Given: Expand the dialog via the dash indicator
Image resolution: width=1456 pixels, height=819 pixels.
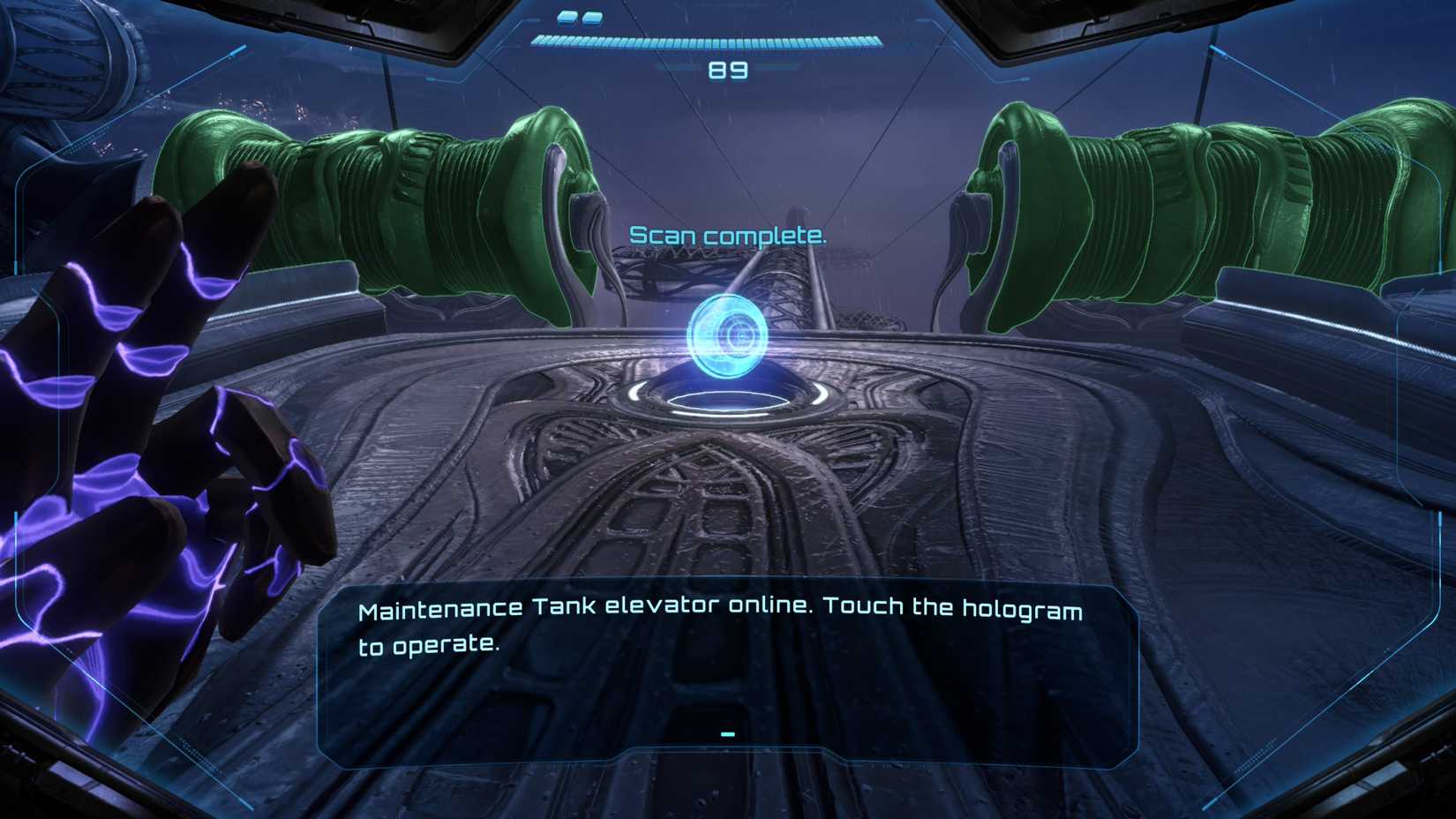Looking at the screenshot, I should click(x=726, y=733).
